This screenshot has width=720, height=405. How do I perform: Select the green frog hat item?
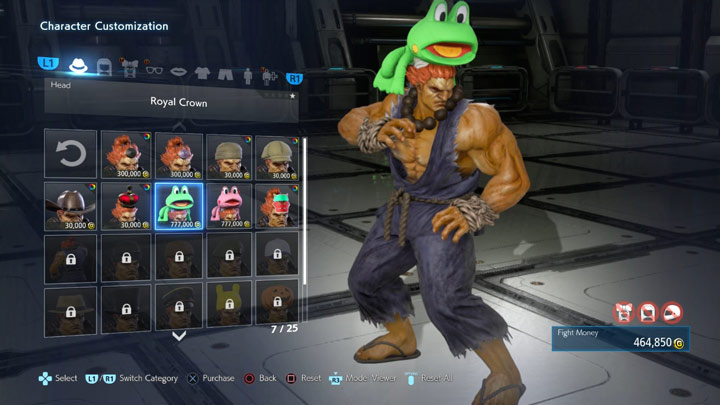click(176, 206)
